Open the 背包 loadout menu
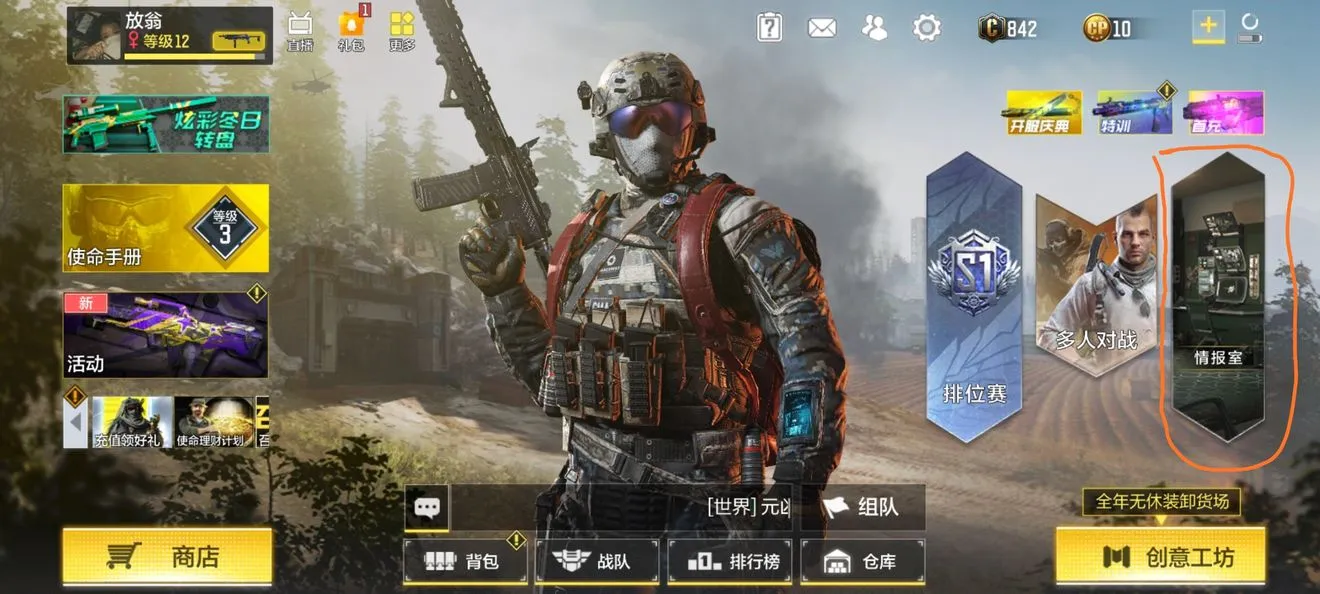 pos(465,561)
